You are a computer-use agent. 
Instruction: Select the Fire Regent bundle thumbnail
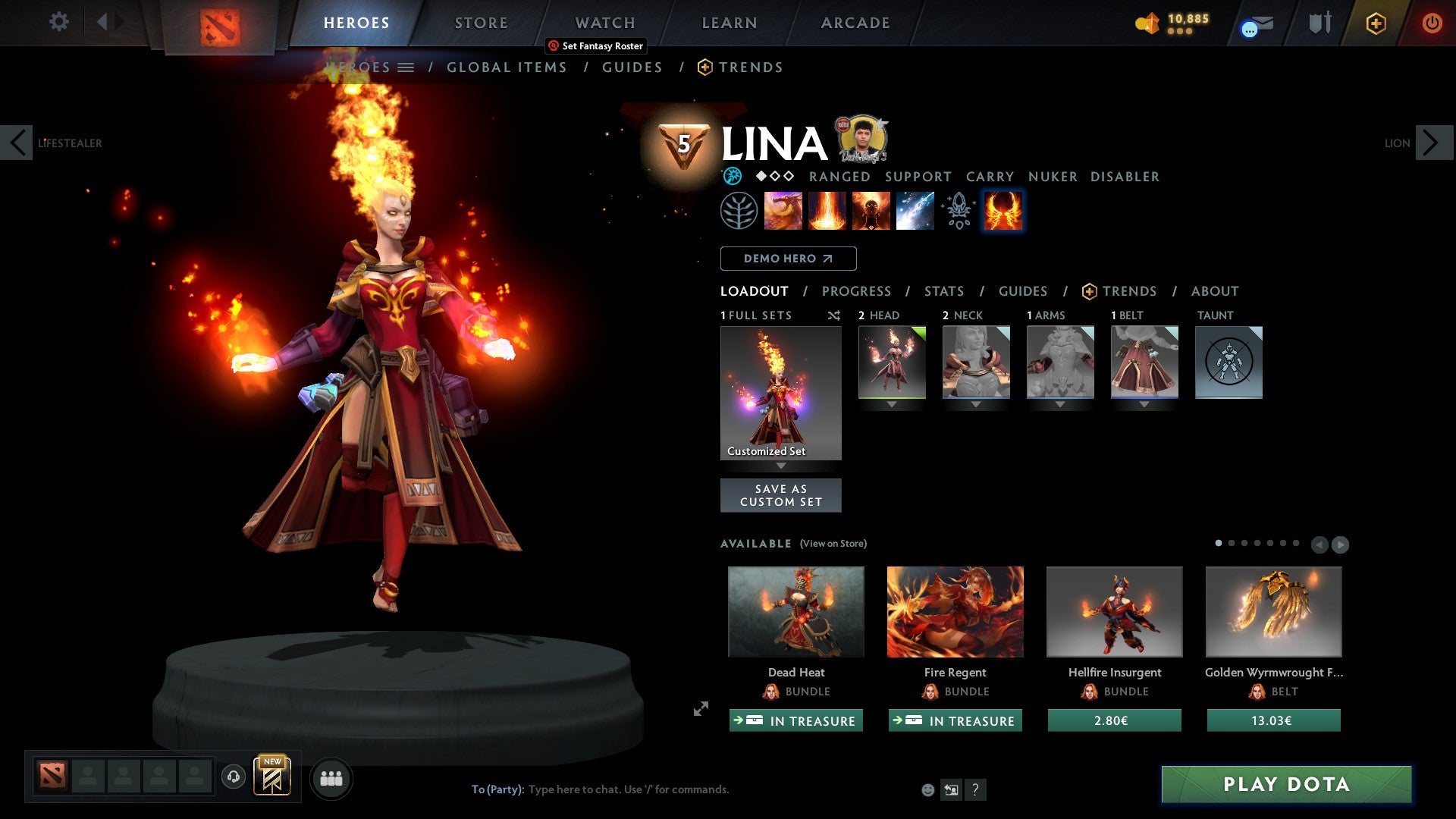[x=955, y=611]
